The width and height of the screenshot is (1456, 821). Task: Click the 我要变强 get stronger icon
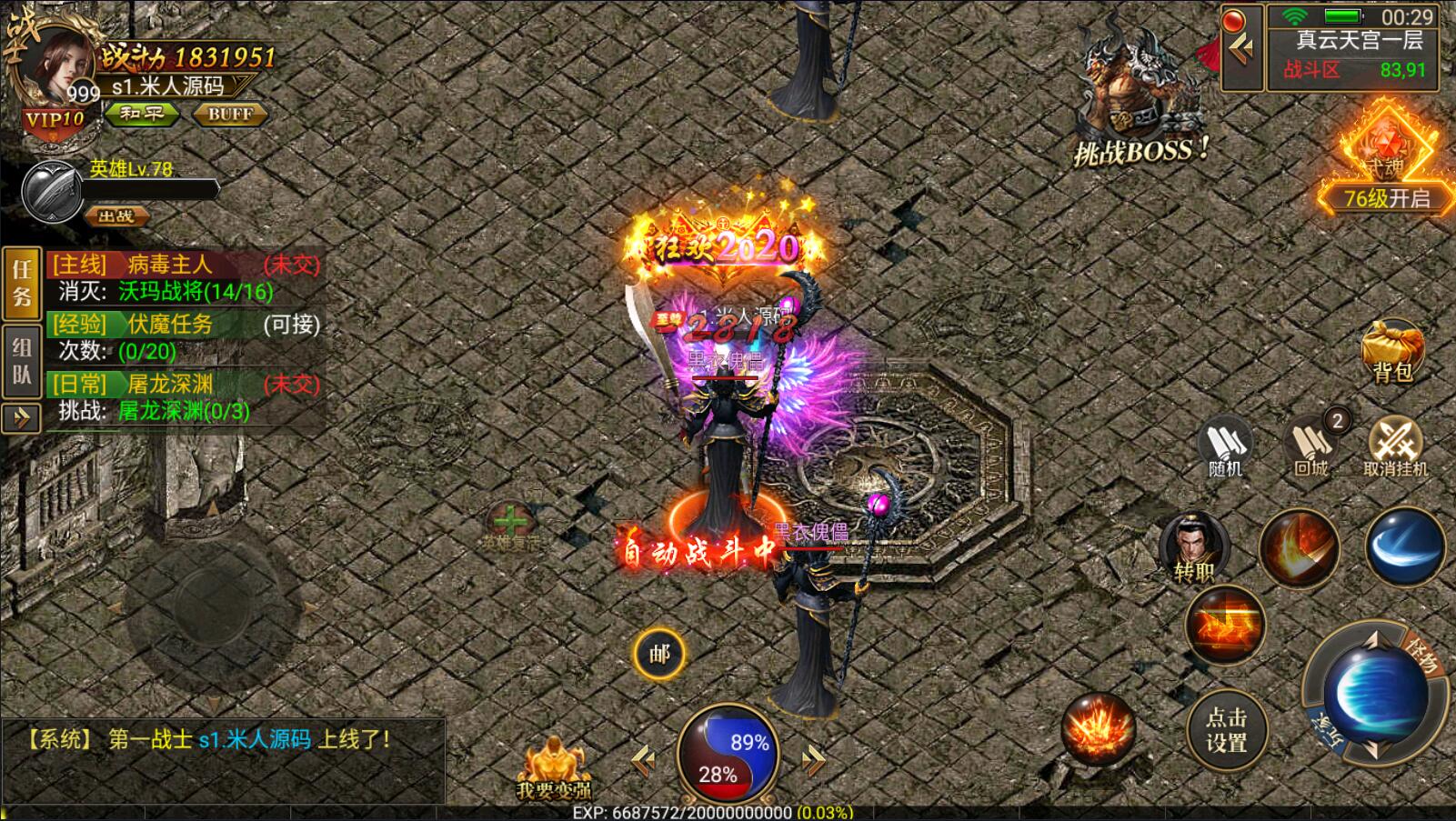point(553,769)
